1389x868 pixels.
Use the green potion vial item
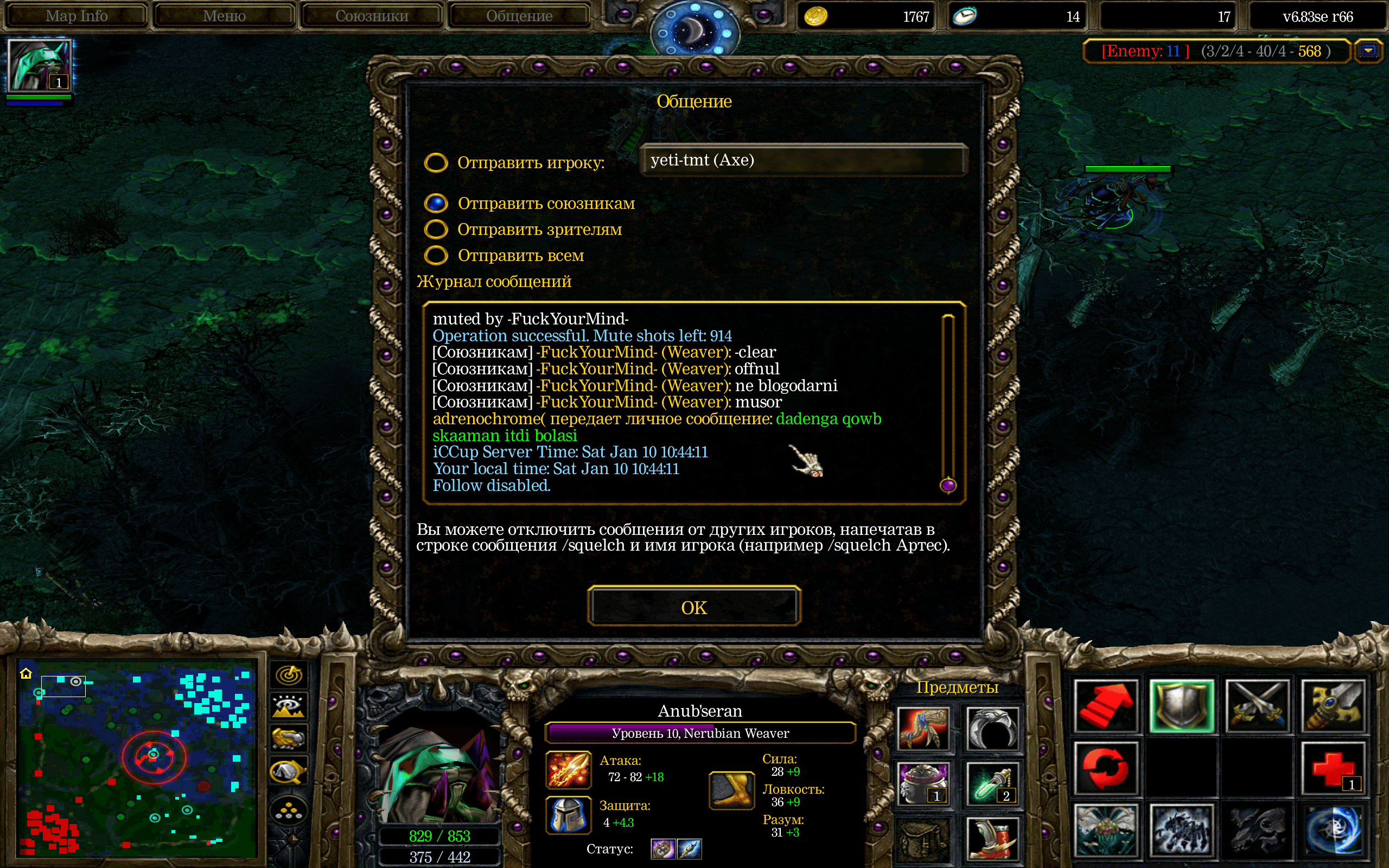(x=992, y=783)
